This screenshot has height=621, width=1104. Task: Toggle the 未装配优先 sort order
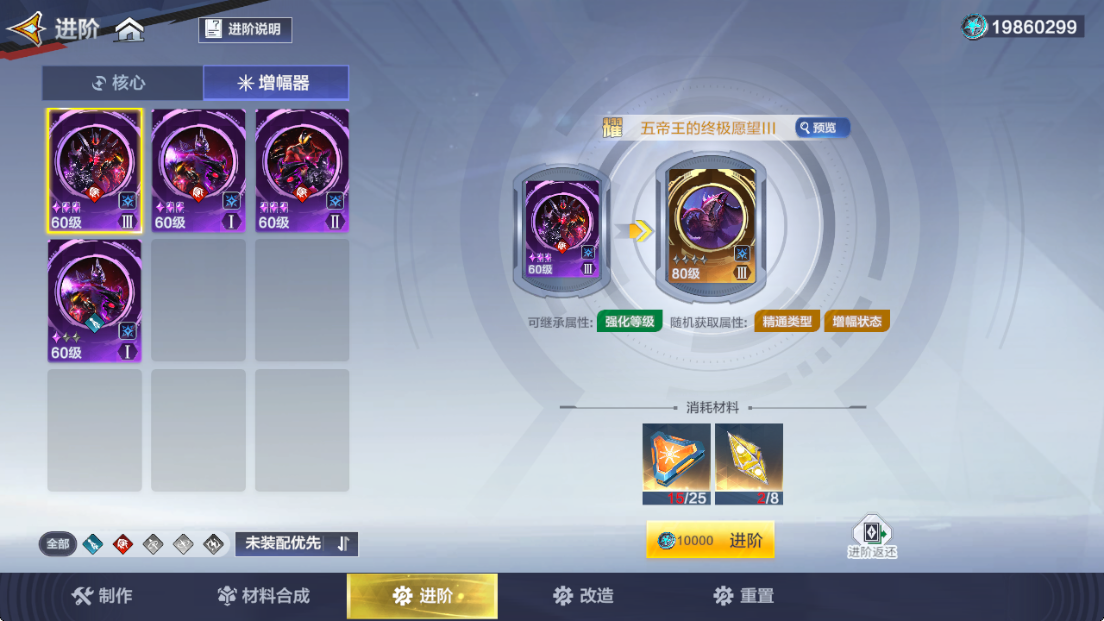pos(296,544)
